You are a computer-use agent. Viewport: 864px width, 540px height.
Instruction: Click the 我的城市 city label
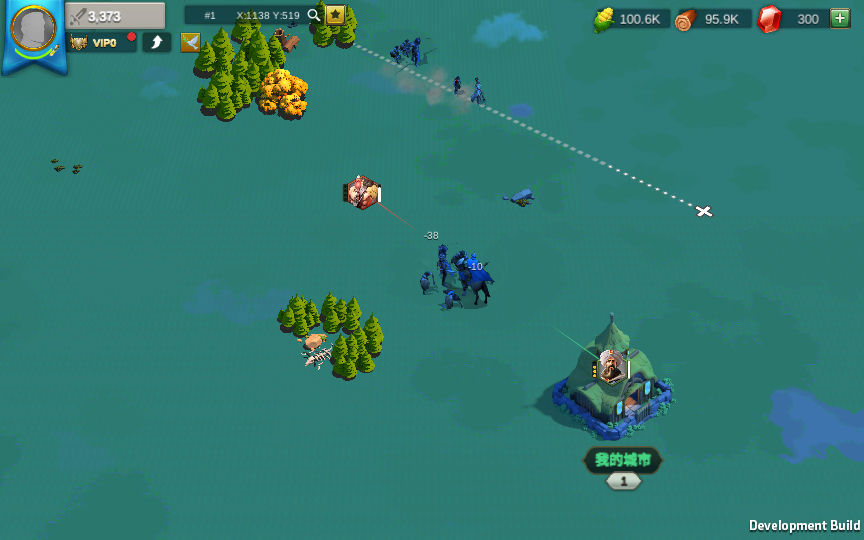point(623,460)
